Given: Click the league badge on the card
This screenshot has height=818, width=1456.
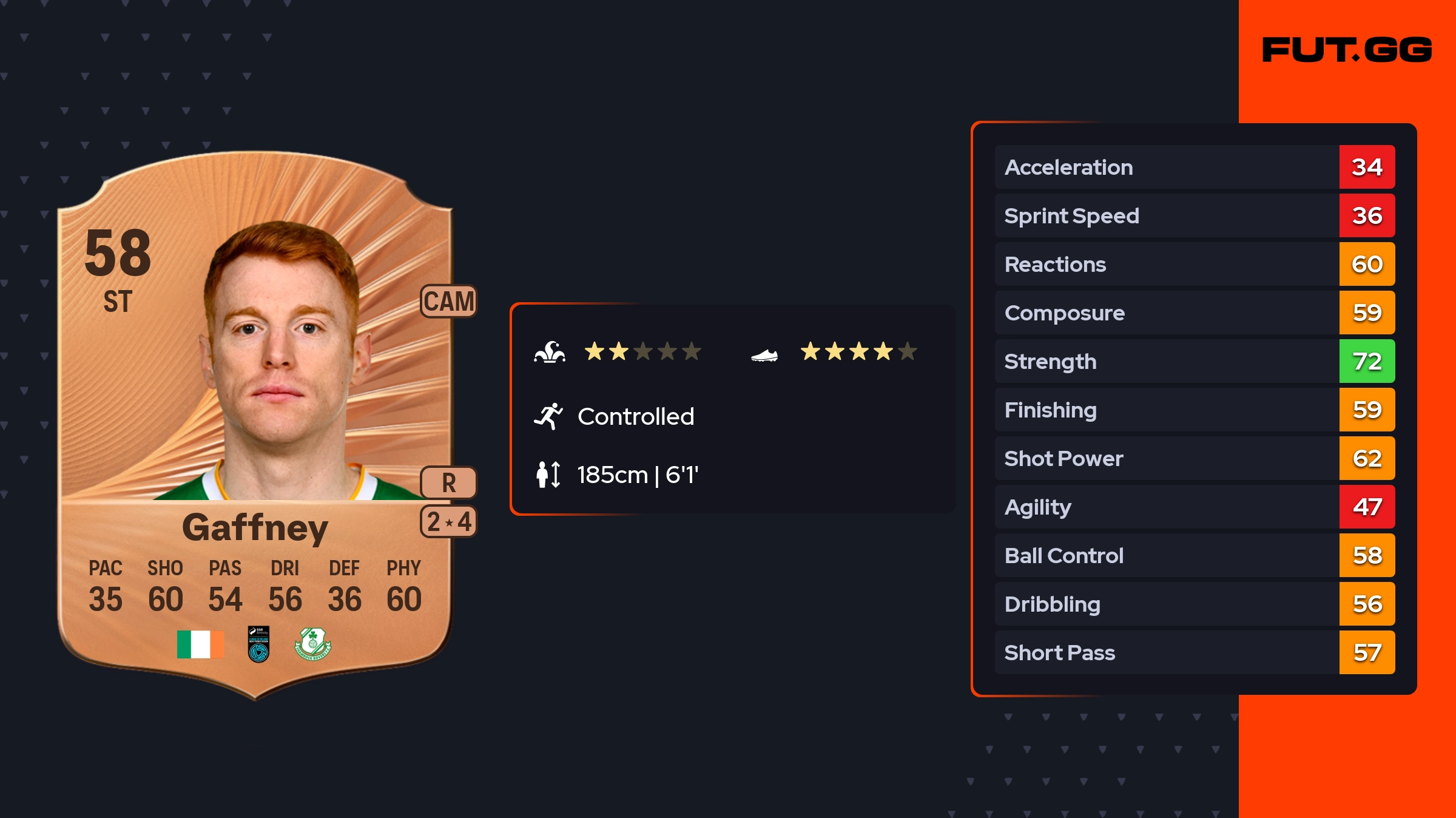Looking at the screenshot, I should [x=258, y=644].
